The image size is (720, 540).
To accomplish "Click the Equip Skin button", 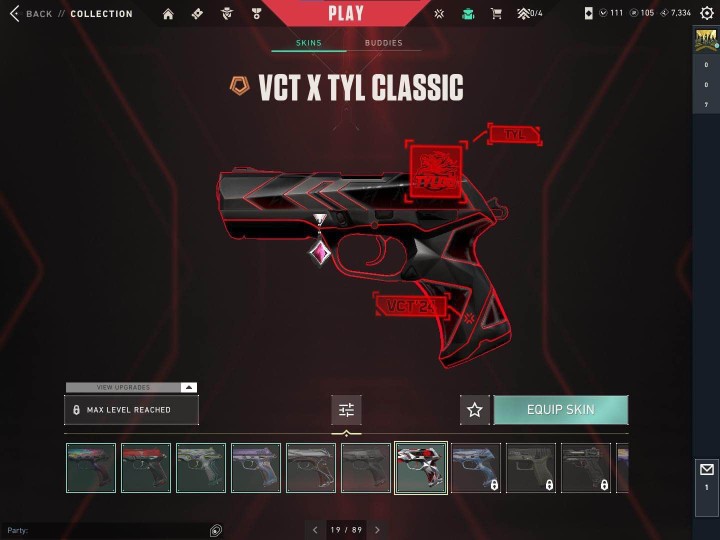I will [x=561, y=410].
